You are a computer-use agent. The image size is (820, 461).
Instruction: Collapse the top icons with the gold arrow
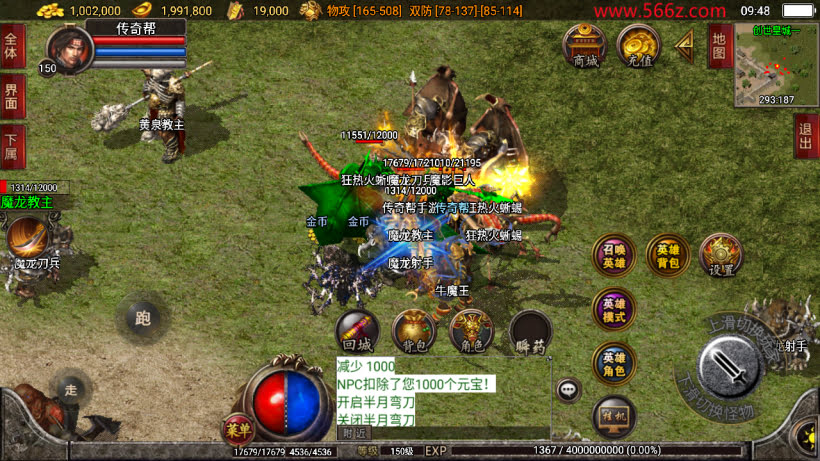(685, 43)
